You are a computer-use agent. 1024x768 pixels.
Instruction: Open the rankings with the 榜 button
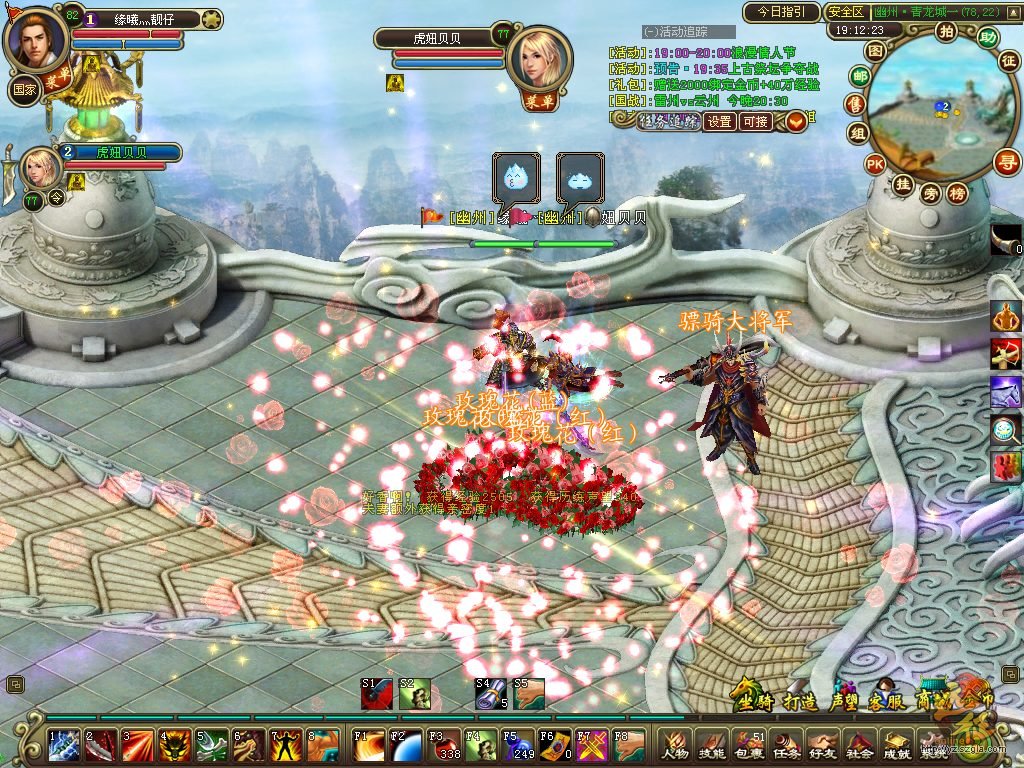point(957,193)
